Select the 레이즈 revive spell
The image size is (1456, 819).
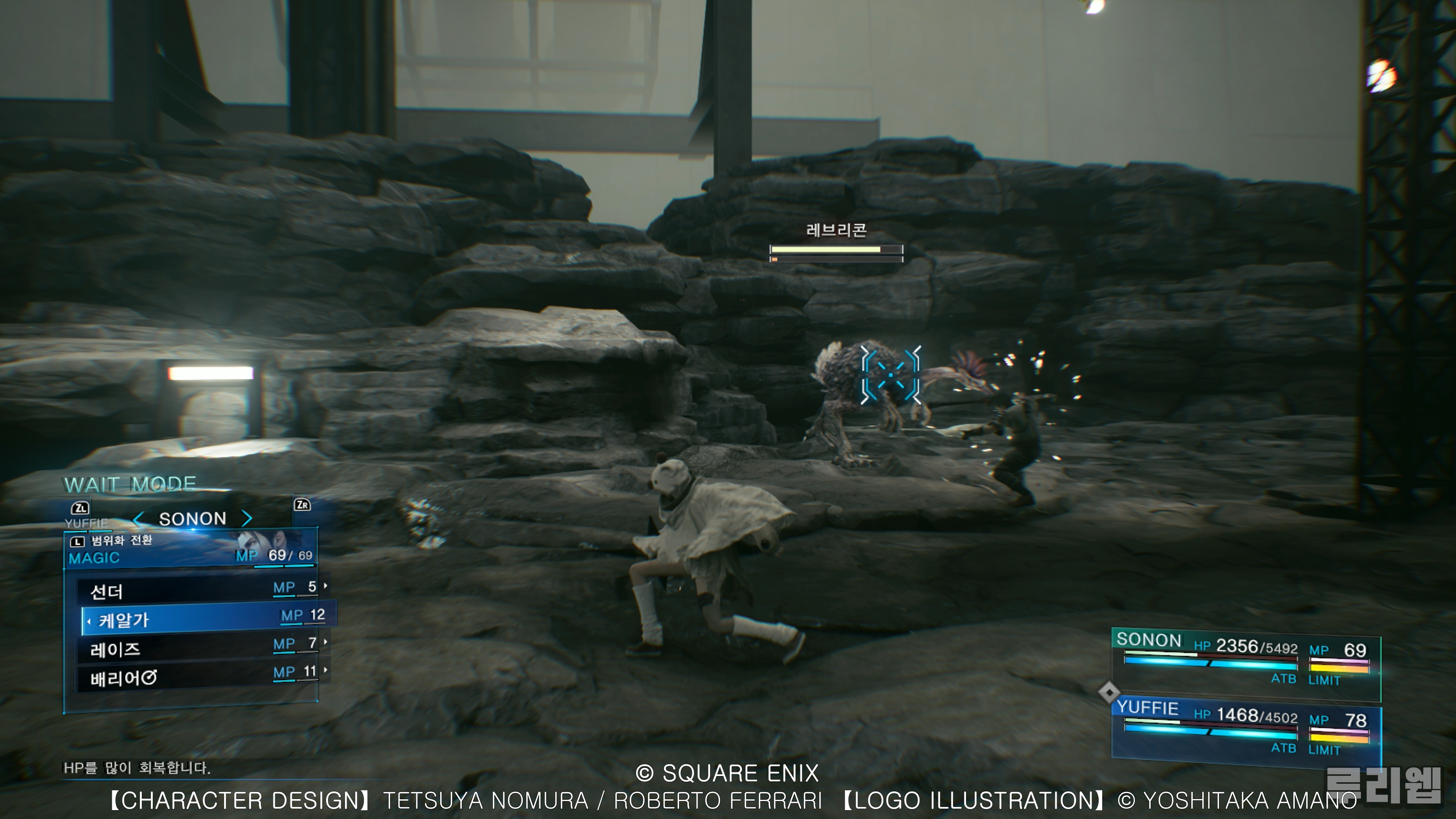pos(198,647)
